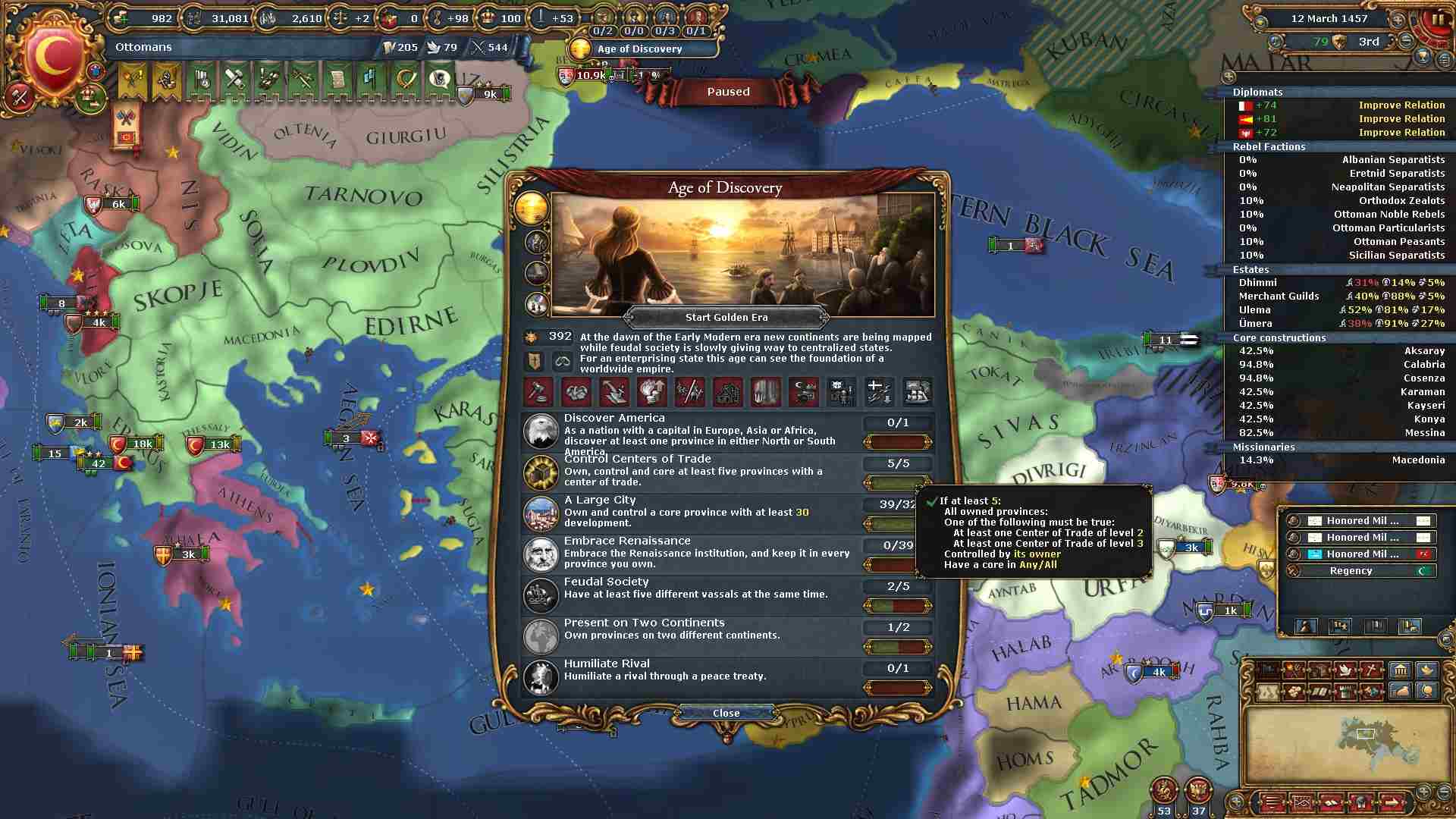Image resolution: width=1456 pixels, height=819 pixels.
Task: Close the Age of Discovery window
Action: [726, 713]
